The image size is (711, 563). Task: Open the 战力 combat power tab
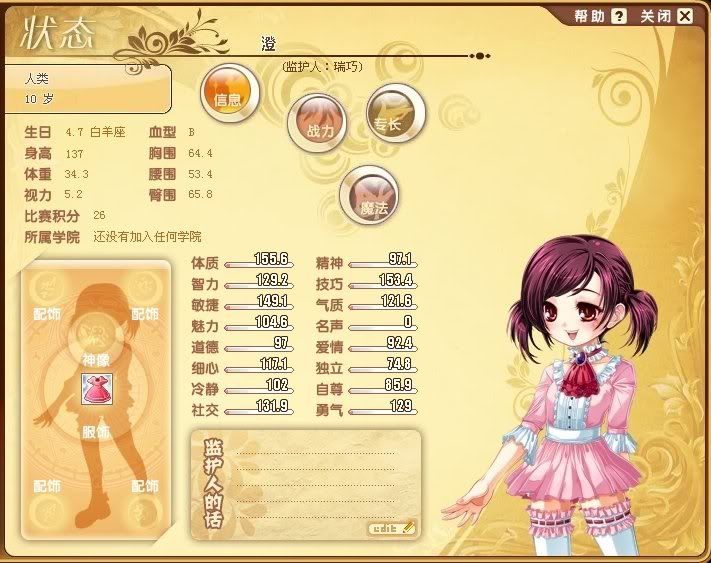(x=318, y=124)
